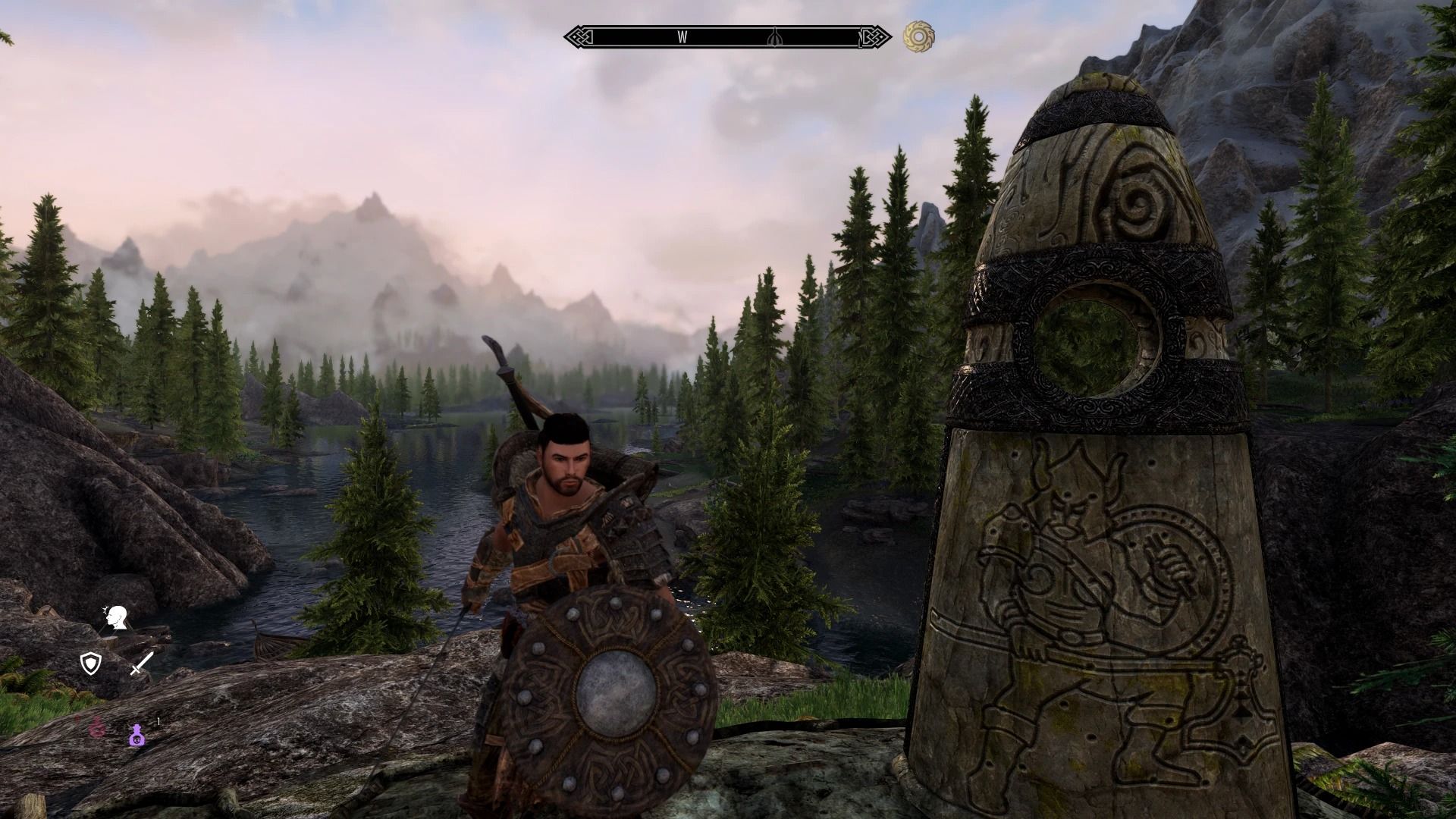Click the count label beside the poison pouch
This screenshot has width=1456, height=819.
tap(158, 720)
